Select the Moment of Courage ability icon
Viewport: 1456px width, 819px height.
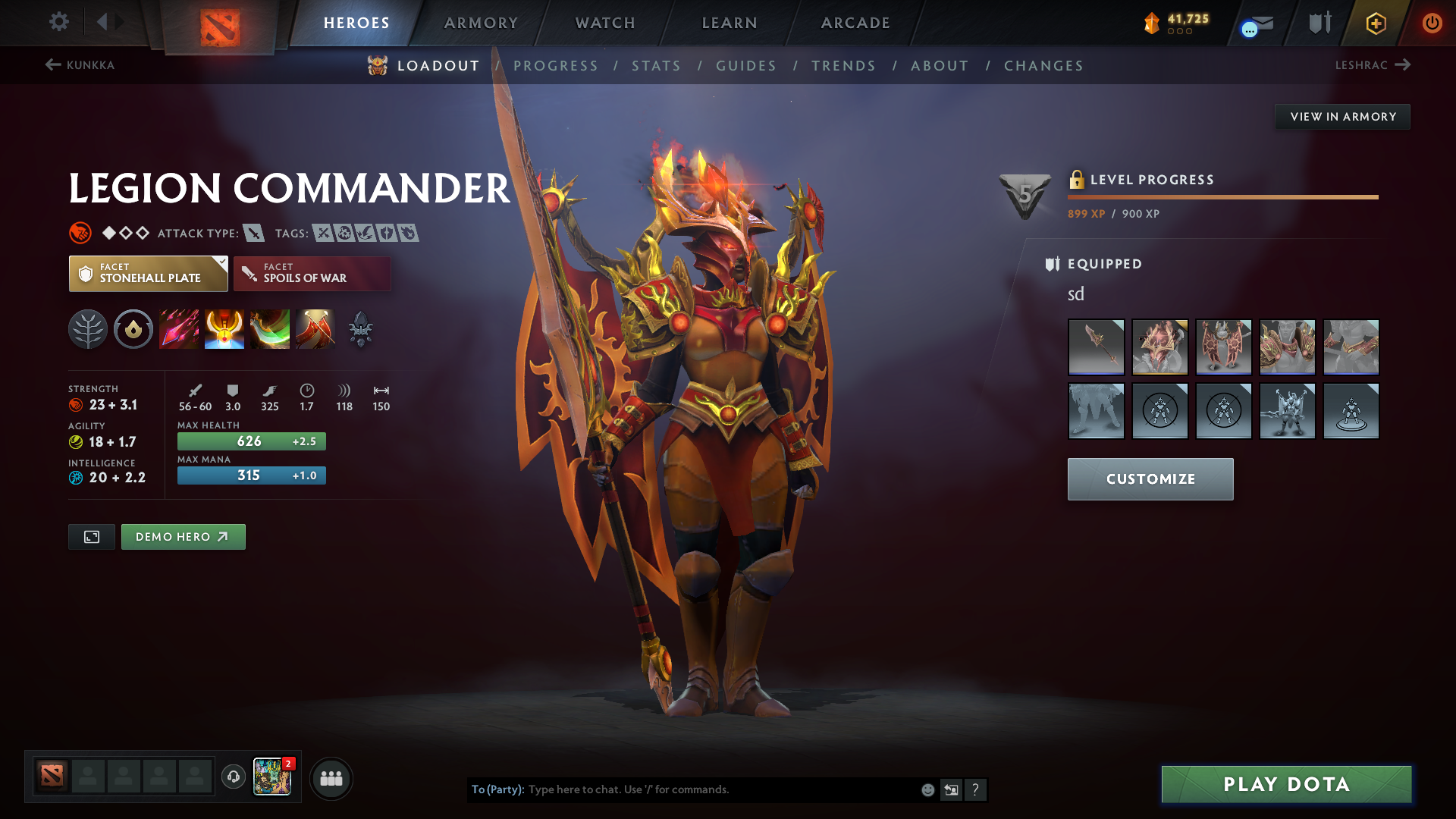point(270,328)
